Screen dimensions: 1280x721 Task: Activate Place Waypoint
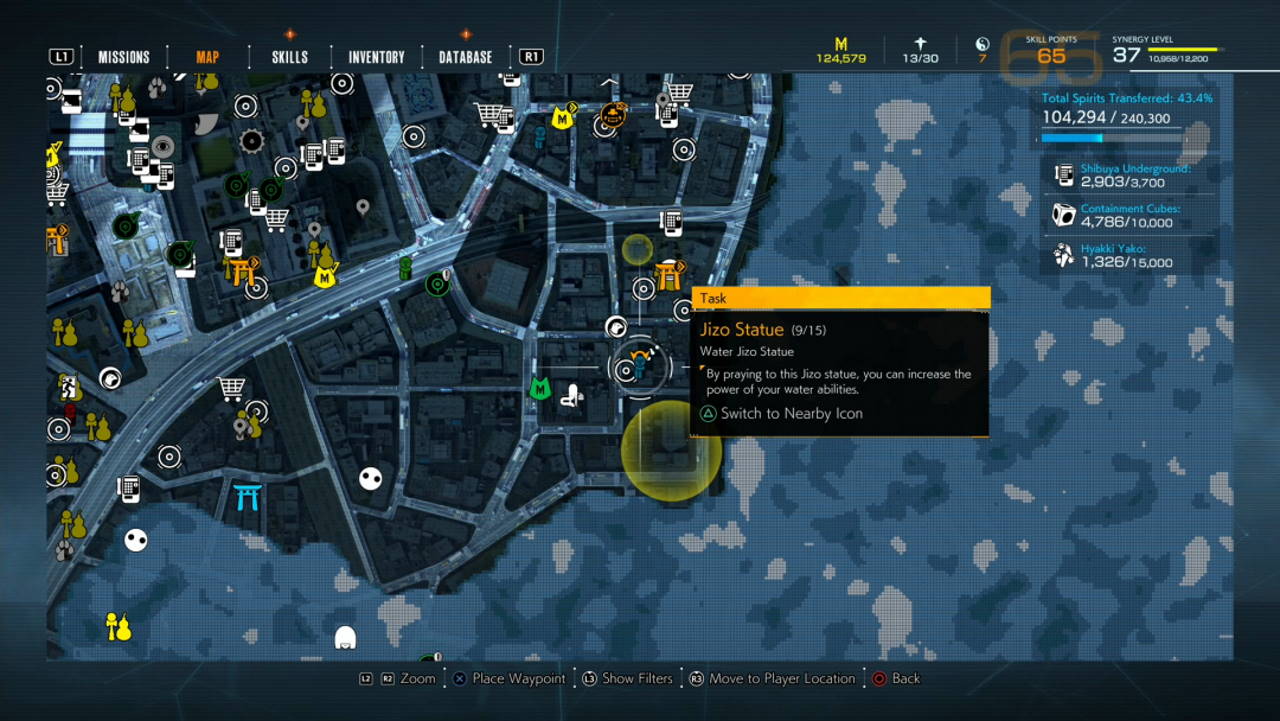[510, 678]
